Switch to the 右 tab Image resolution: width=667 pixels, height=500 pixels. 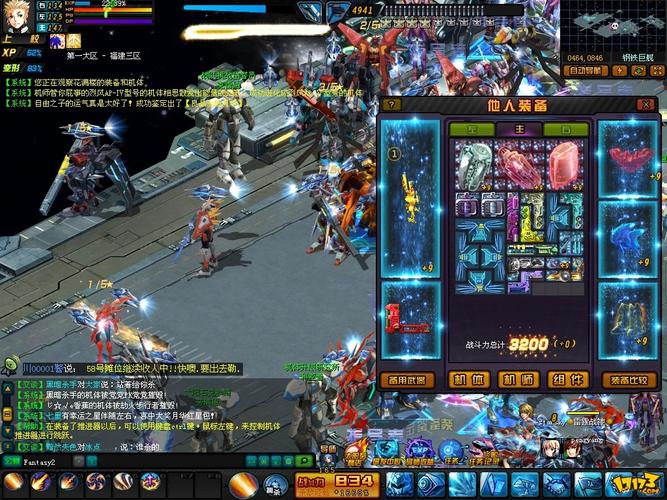tap(566, 129)
